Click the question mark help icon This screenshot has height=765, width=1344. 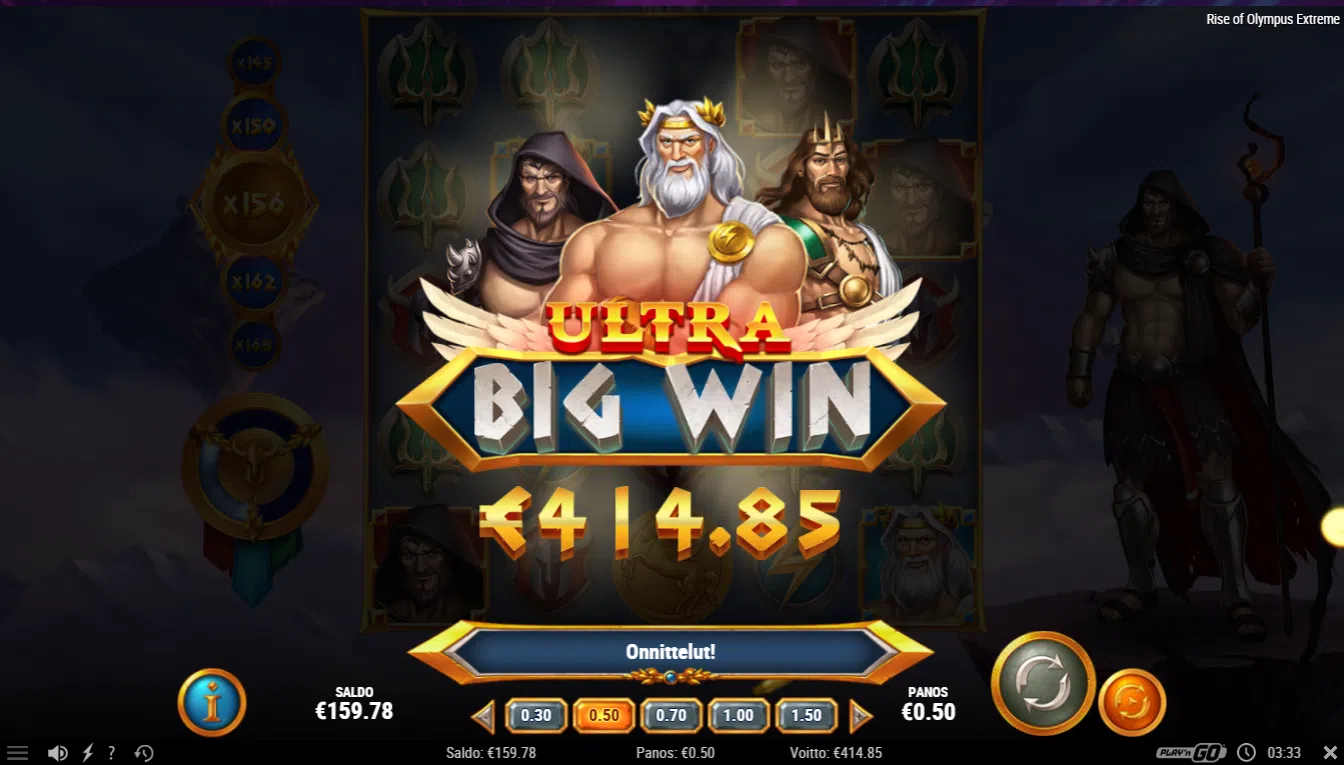point(112,751)
